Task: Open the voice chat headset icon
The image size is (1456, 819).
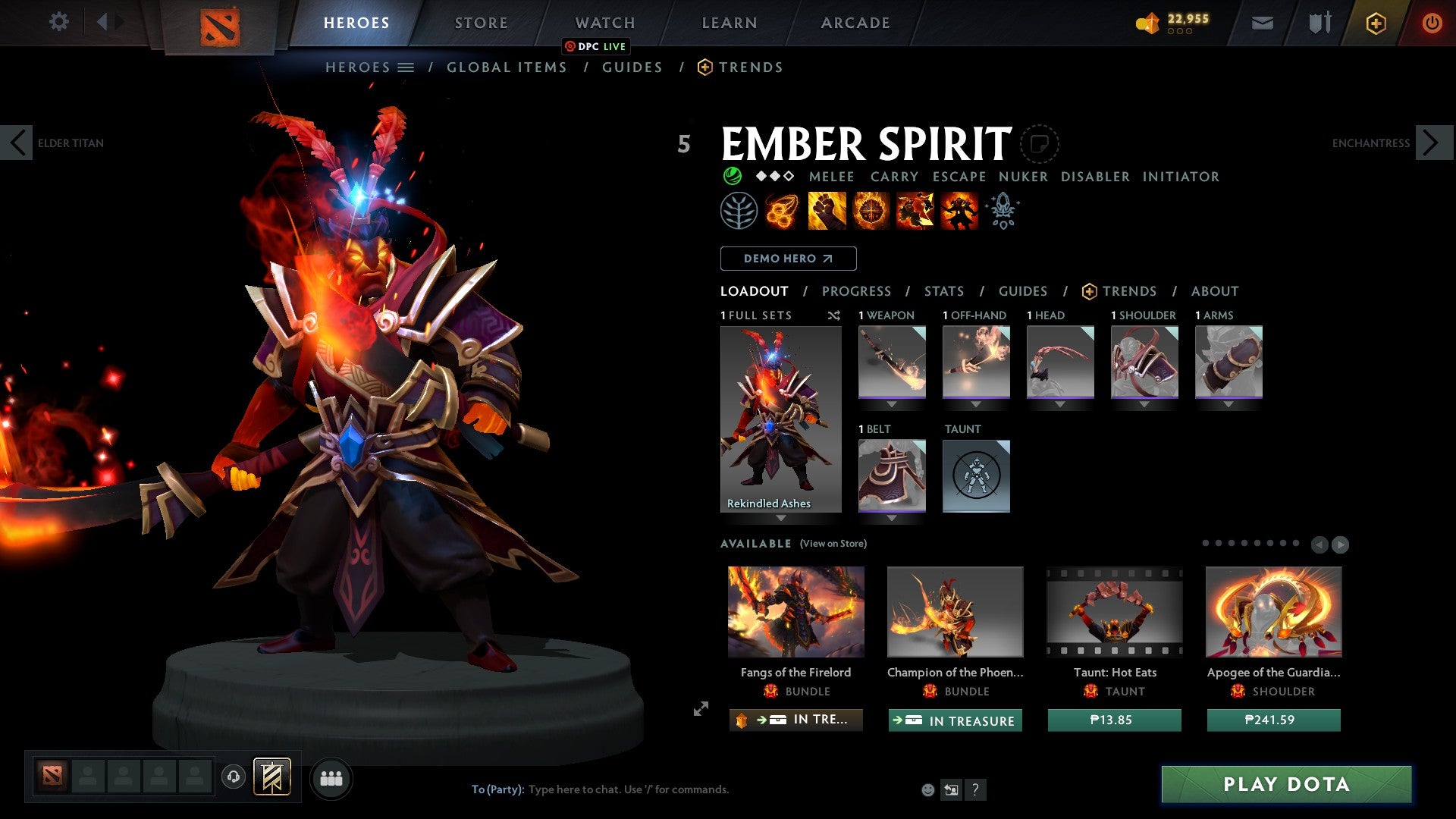Action: click(233, 777)
